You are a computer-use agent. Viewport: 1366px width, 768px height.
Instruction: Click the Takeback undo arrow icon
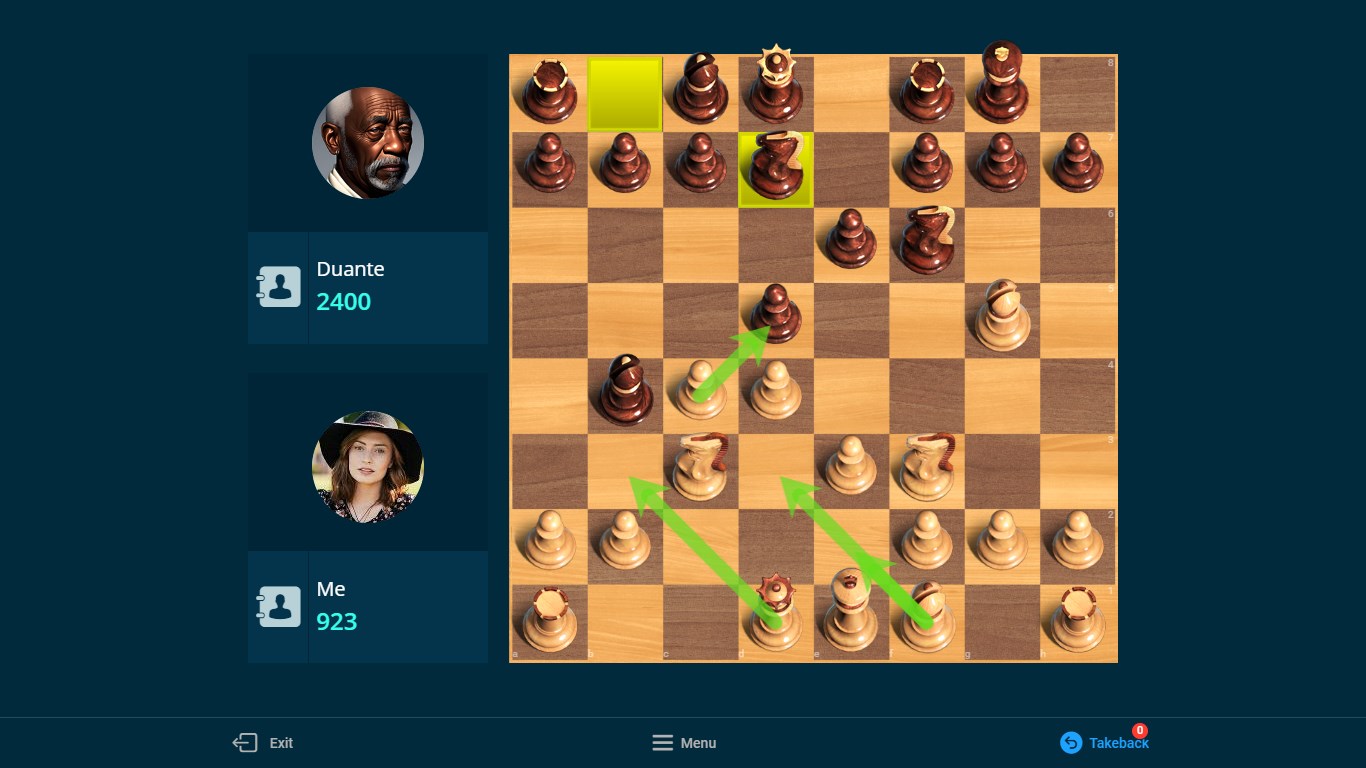pyautogui.click(x=1071, y=743)
